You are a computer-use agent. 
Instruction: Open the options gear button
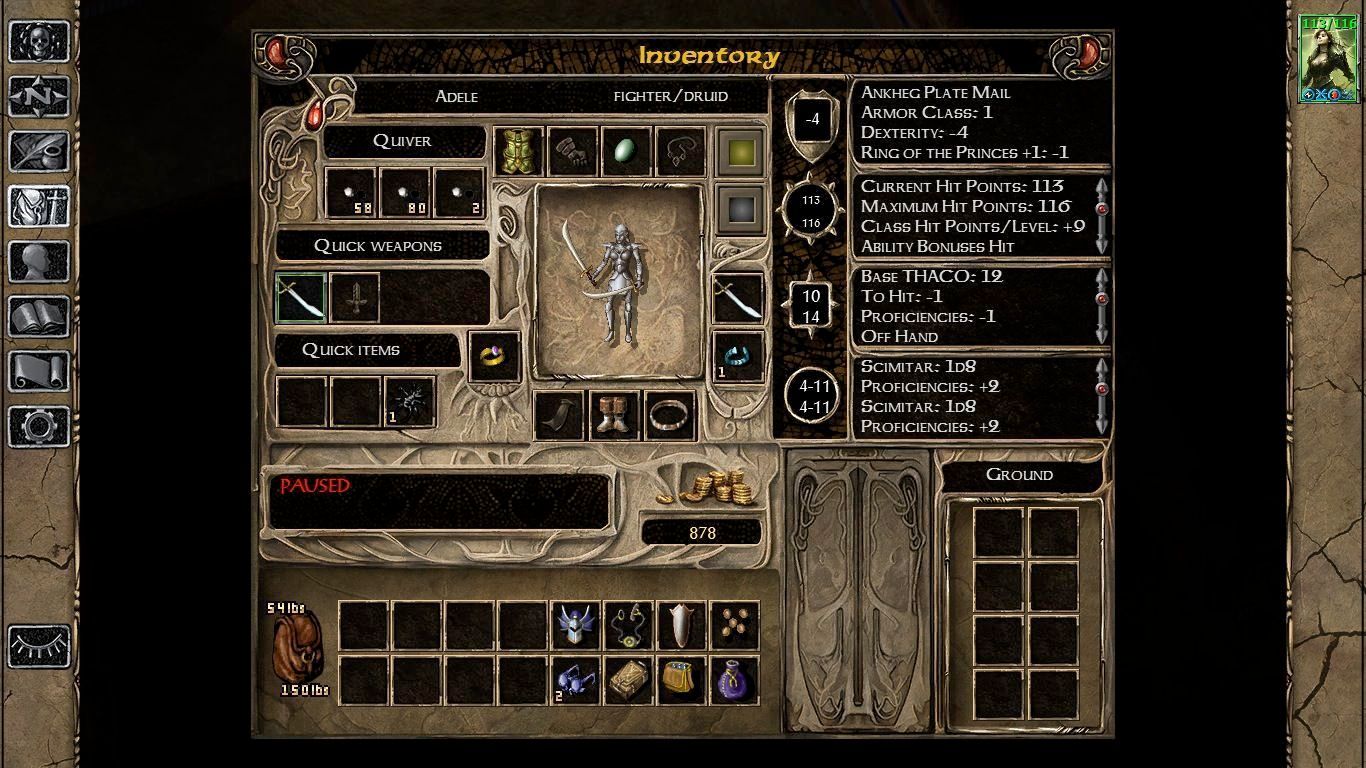[39, 427]
